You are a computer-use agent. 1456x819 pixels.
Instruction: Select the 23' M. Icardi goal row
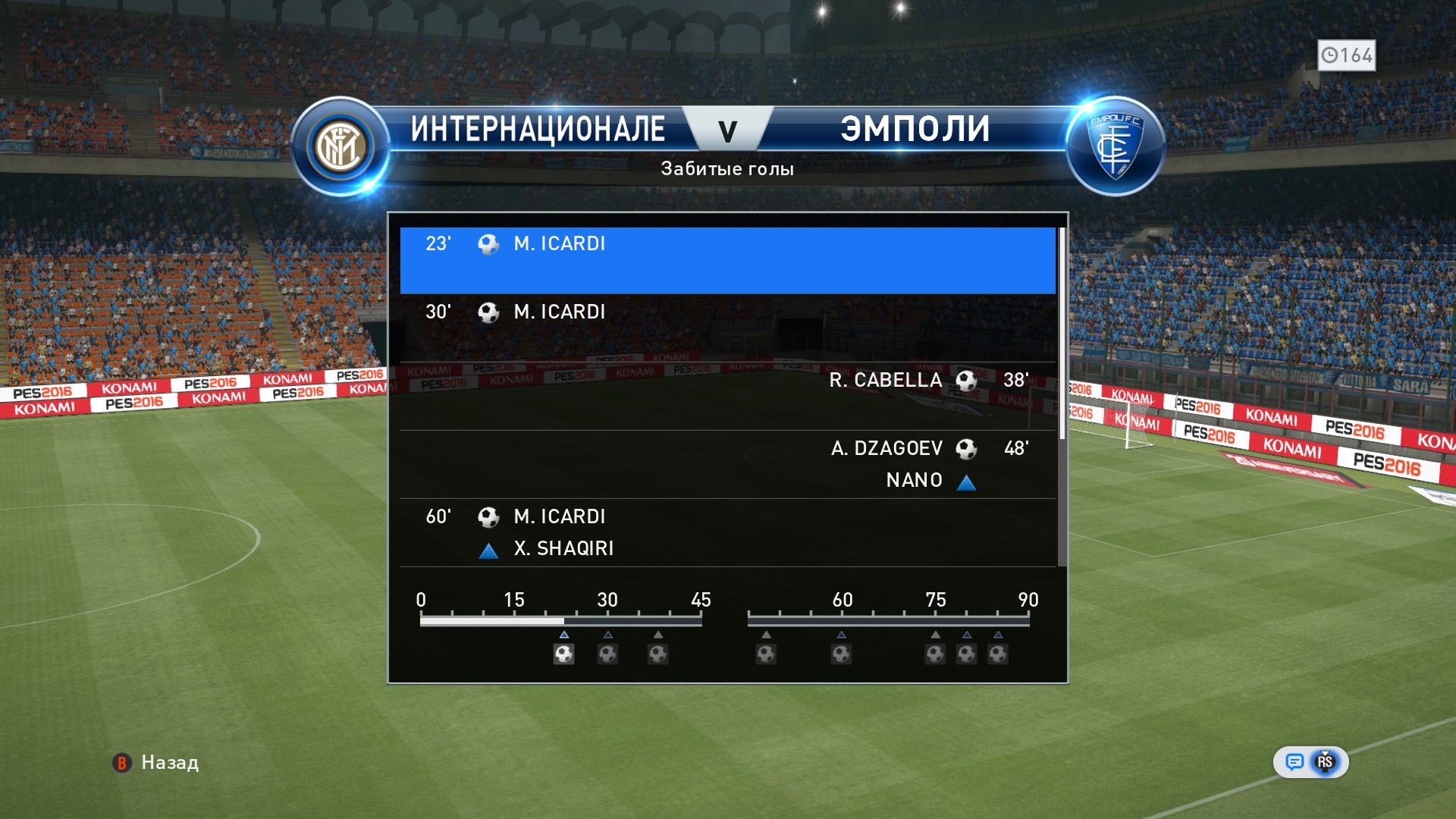726,260
